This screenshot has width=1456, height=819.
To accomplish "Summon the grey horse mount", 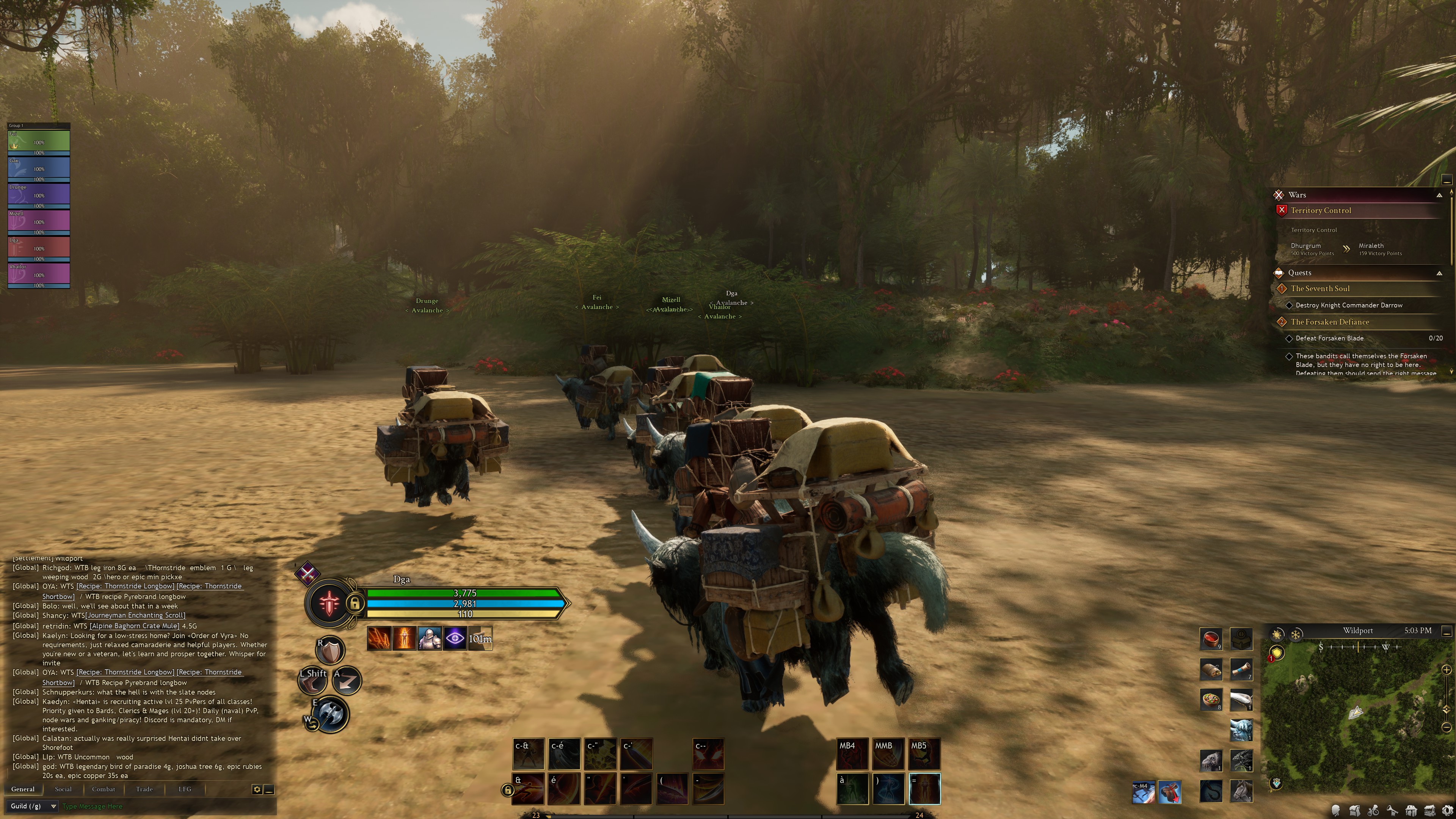I will (1241, 791).
